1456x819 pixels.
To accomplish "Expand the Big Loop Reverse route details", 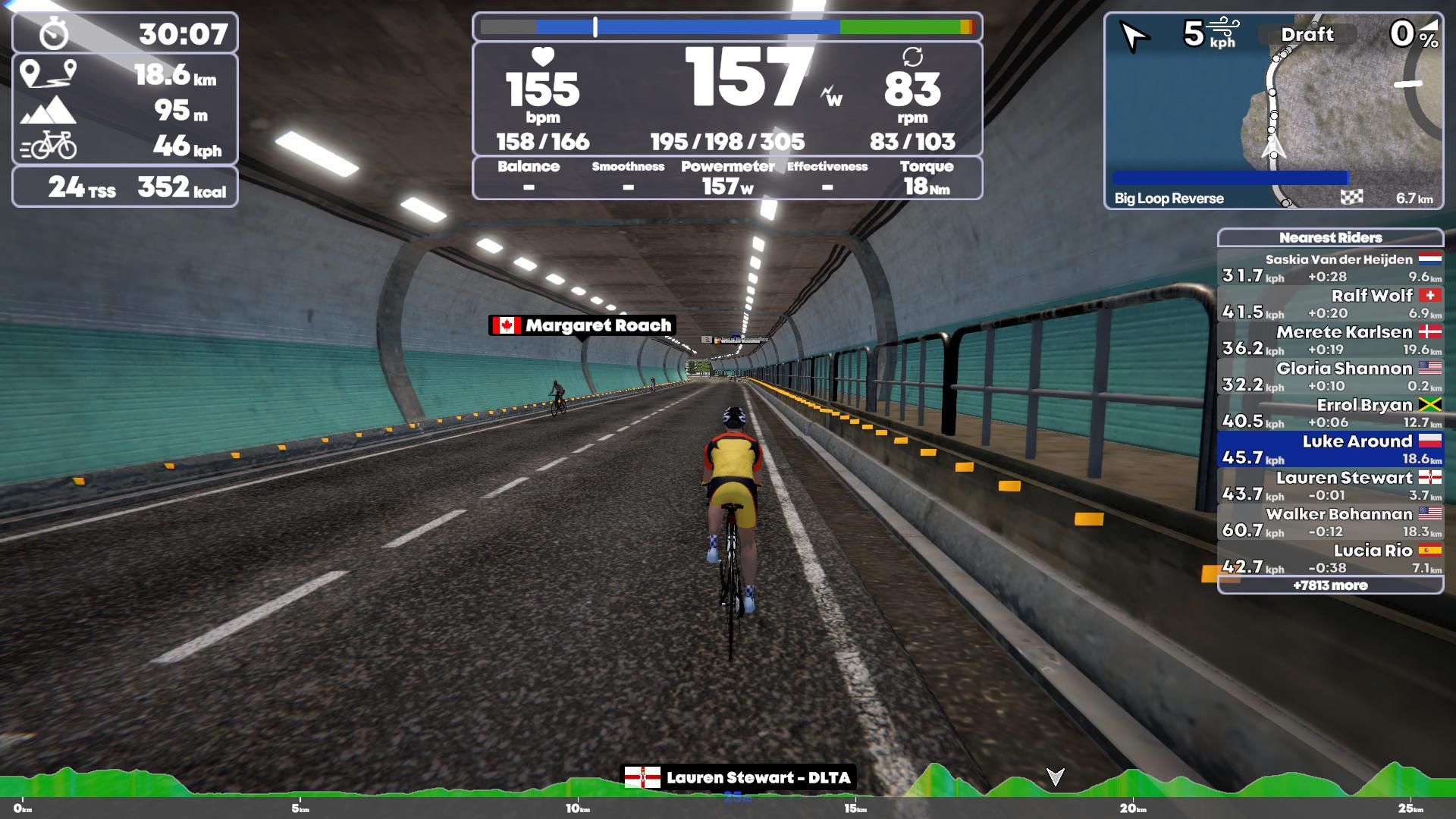I will pos(1168,199).
